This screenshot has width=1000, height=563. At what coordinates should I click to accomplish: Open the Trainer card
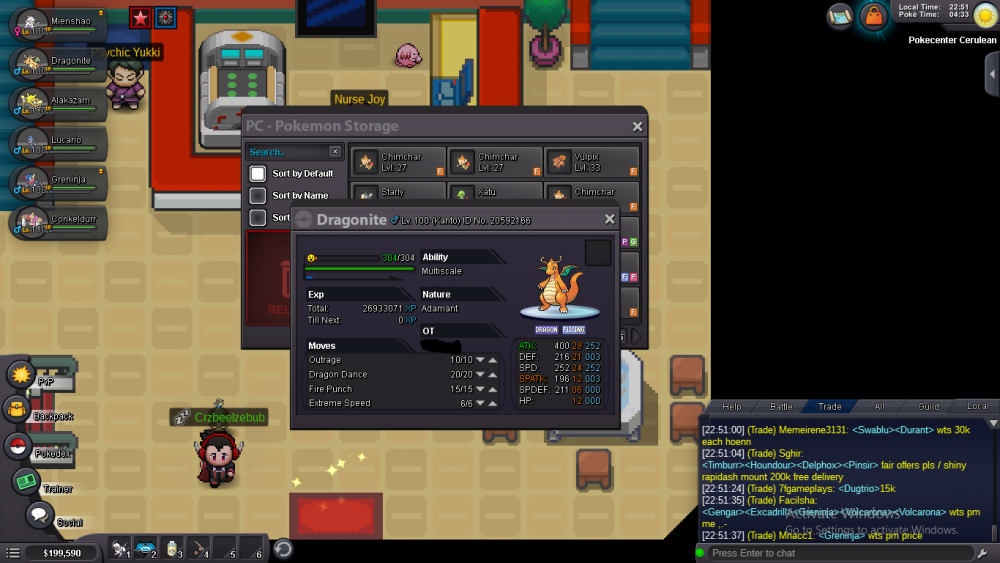tap(26, 482)
